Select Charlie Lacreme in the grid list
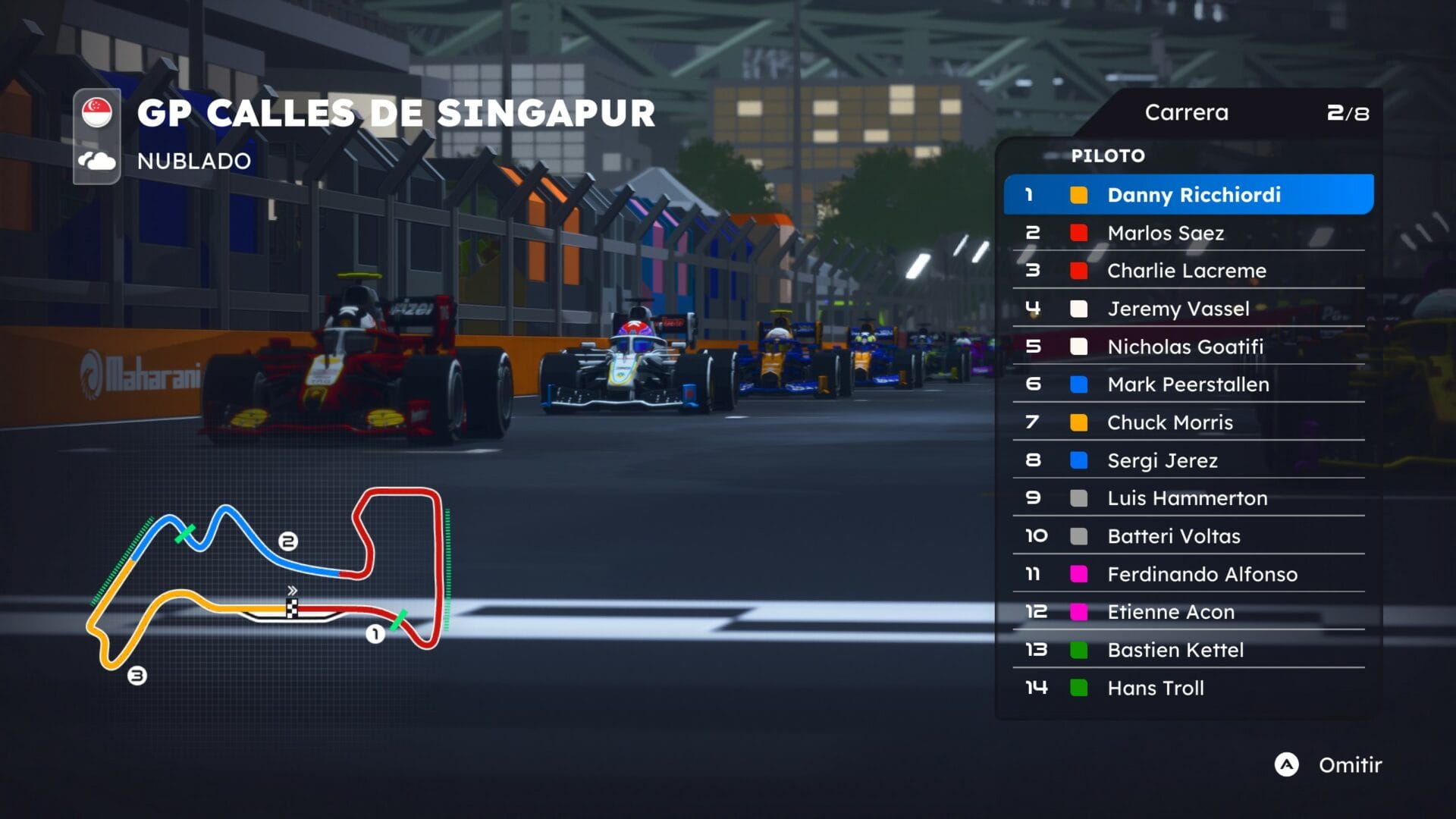This screenshot has height=819, width=1456. pos(1188,271)
